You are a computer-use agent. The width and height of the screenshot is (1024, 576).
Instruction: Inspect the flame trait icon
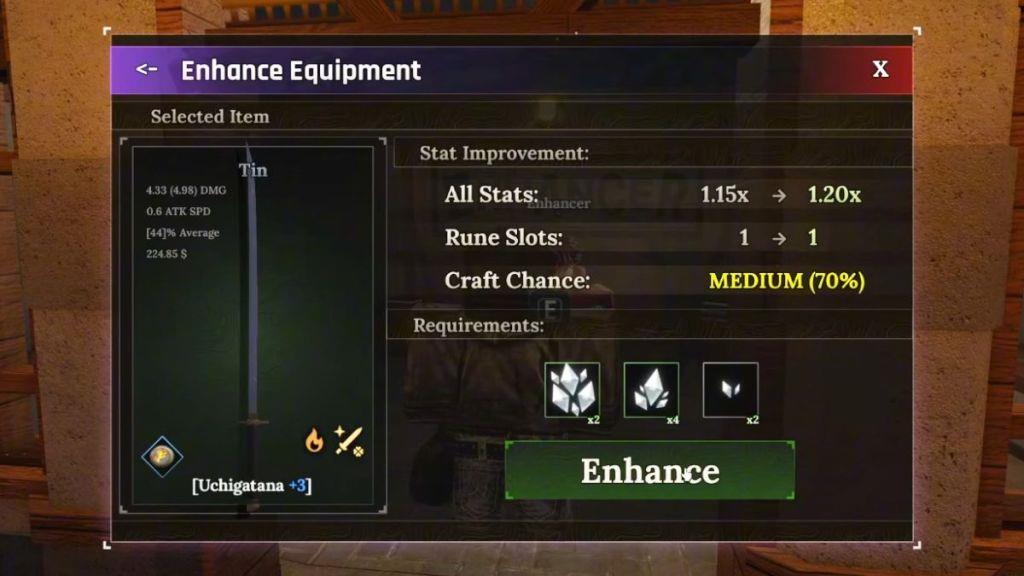click(x=314, y=440)
